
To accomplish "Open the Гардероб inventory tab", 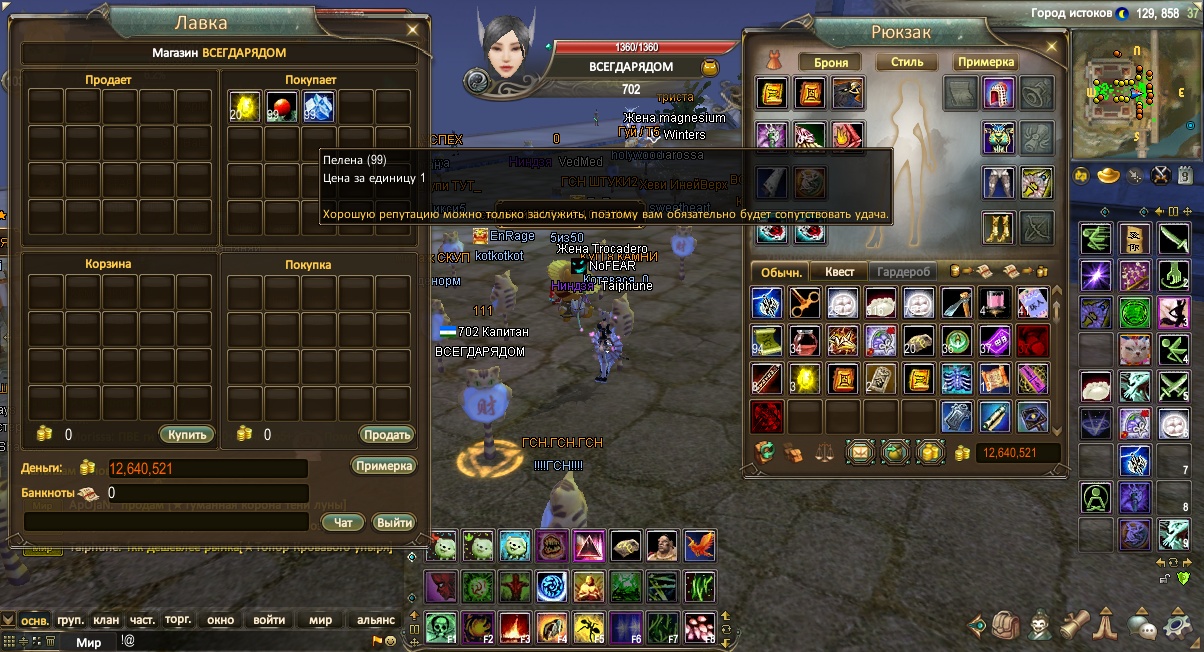I will pos(904,272).
